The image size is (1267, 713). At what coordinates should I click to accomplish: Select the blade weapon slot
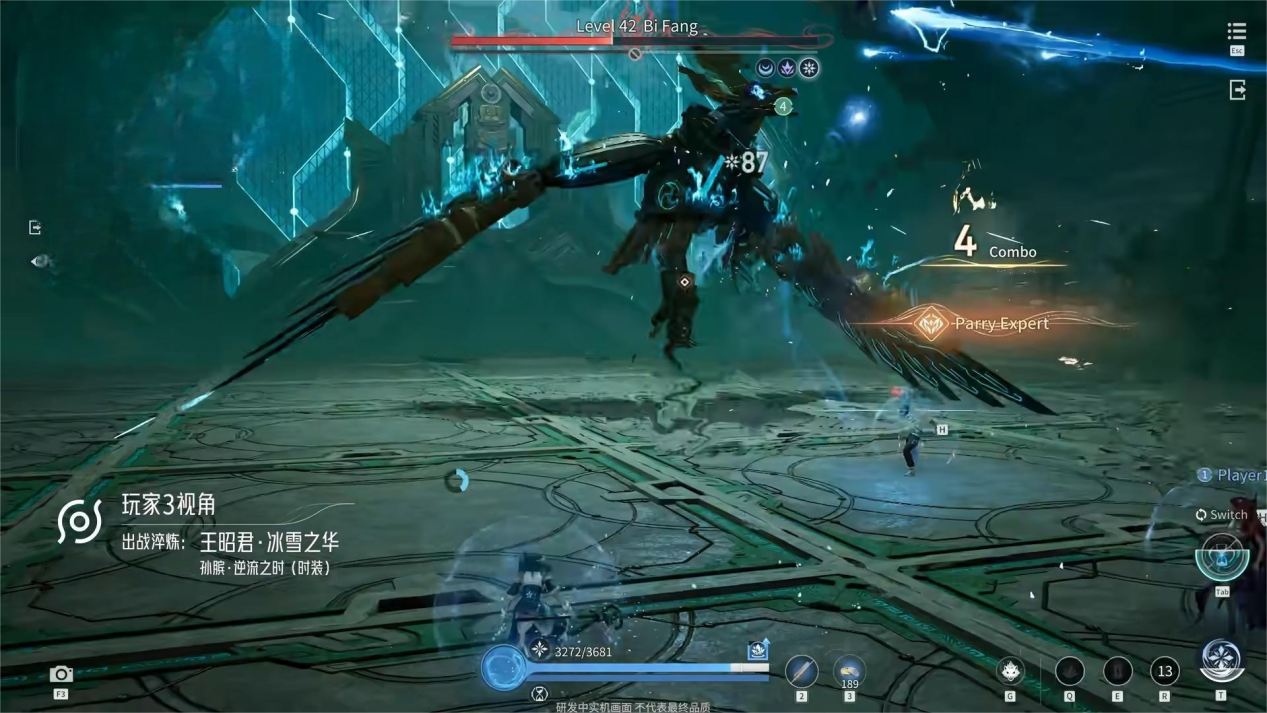[x=801, y=671]
